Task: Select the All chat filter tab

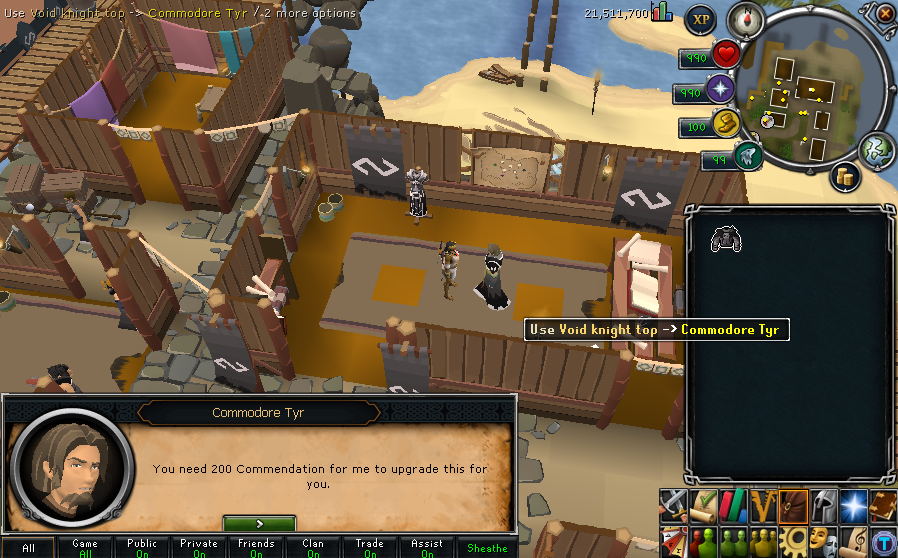Action: pos(28,547)
